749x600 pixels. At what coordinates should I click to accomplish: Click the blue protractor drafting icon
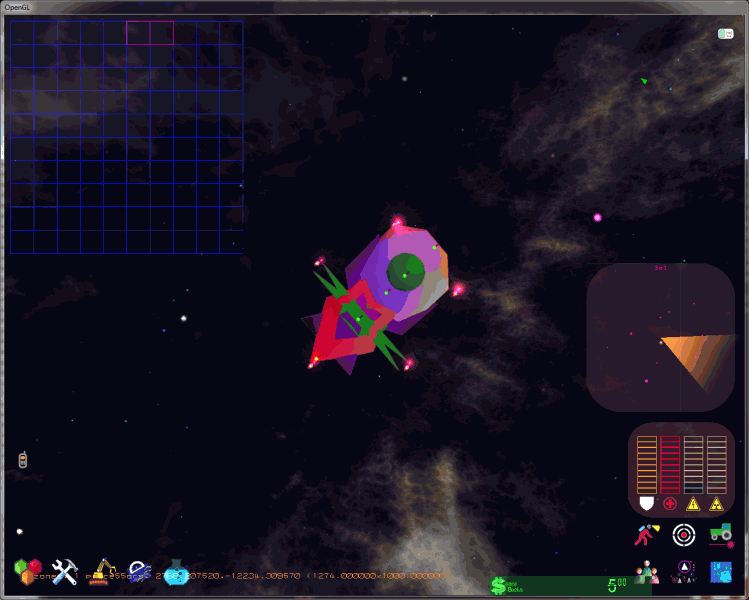tap(140, 571)
